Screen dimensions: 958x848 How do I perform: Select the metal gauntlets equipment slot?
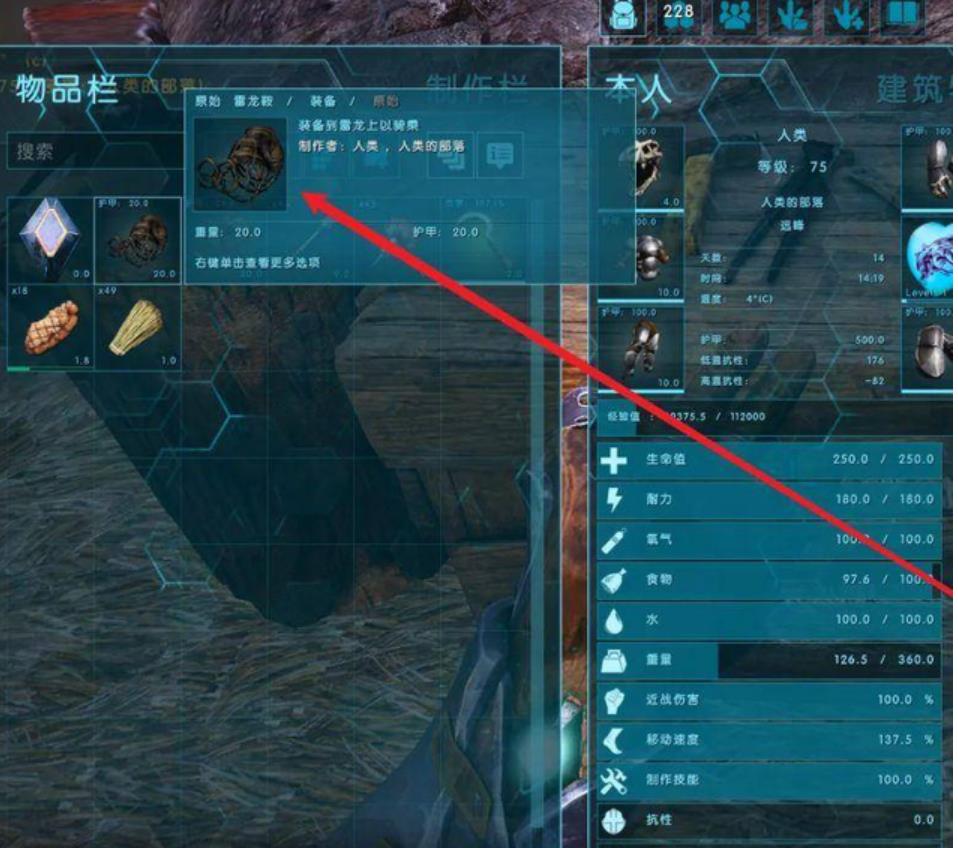tap(929, 167)
